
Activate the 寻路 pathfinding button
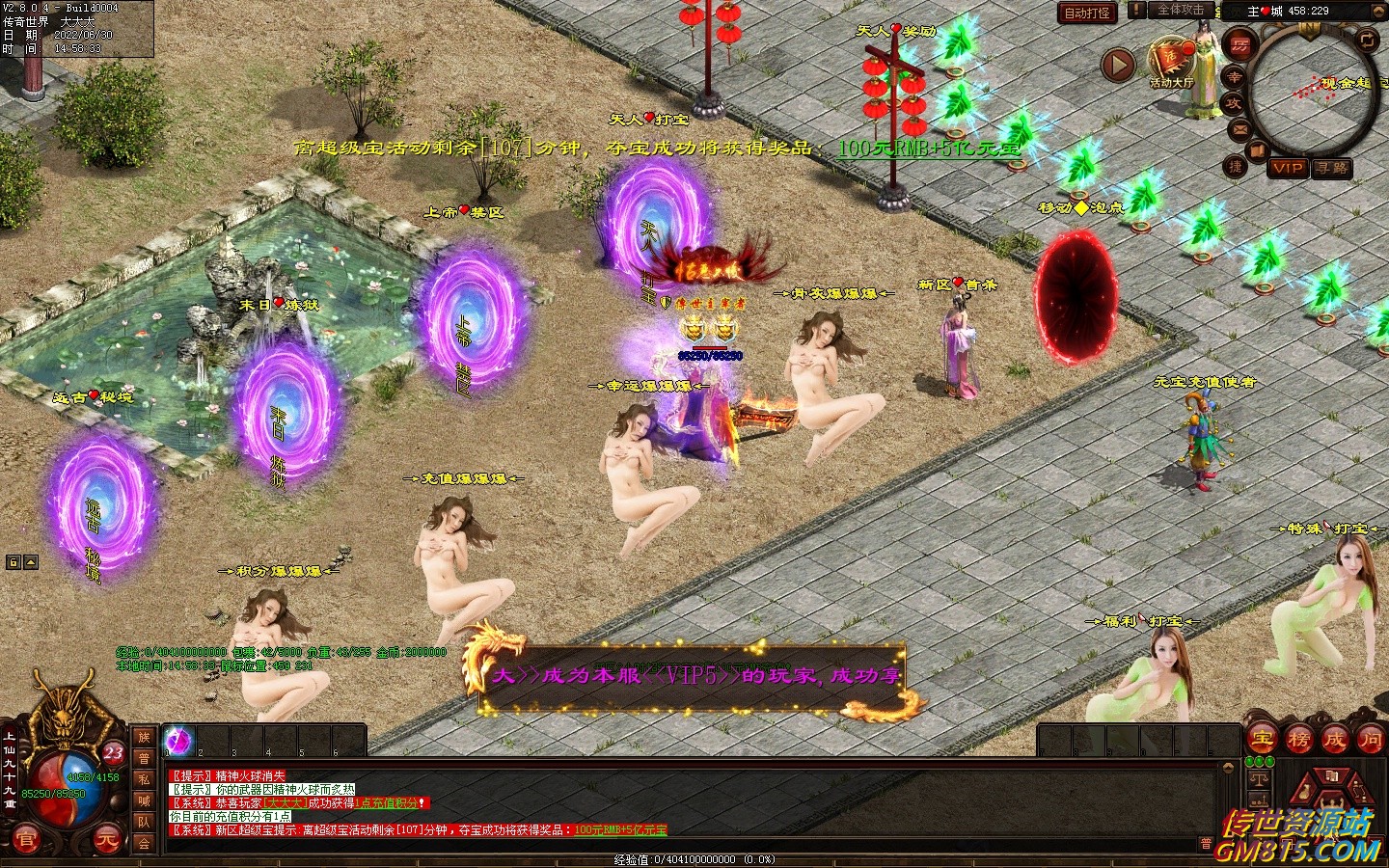point(1331,168)
